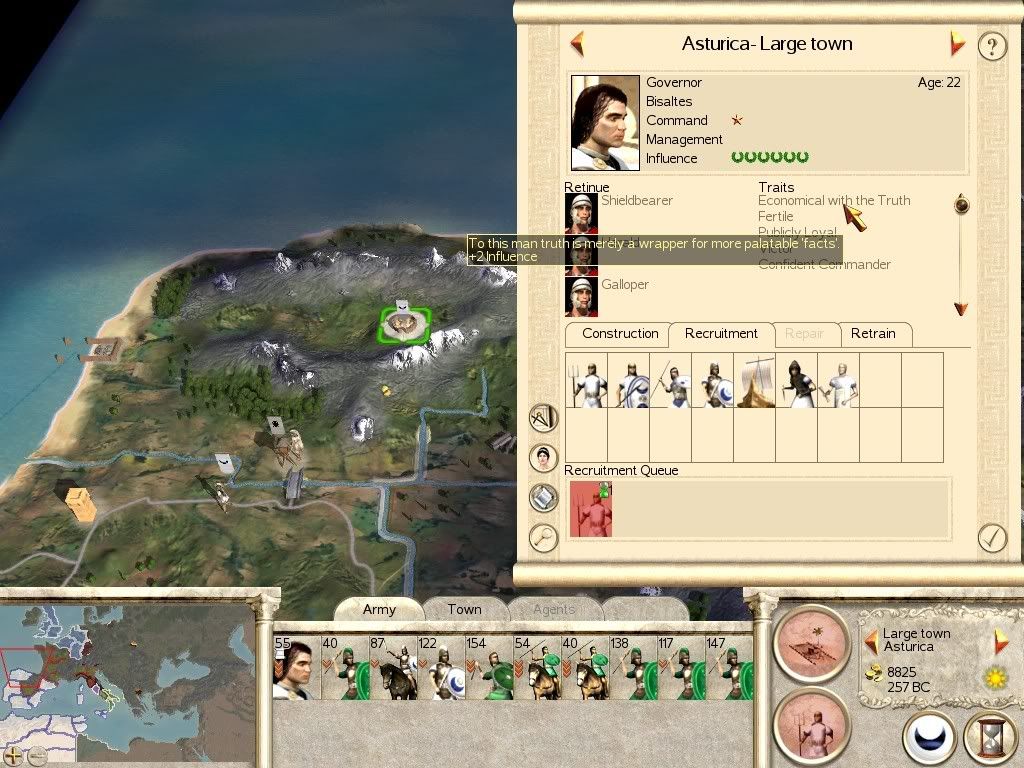
Task: Remove the queued red unit from Recruitment Queue
Action: pyautogui.click(x=590, y=508)
